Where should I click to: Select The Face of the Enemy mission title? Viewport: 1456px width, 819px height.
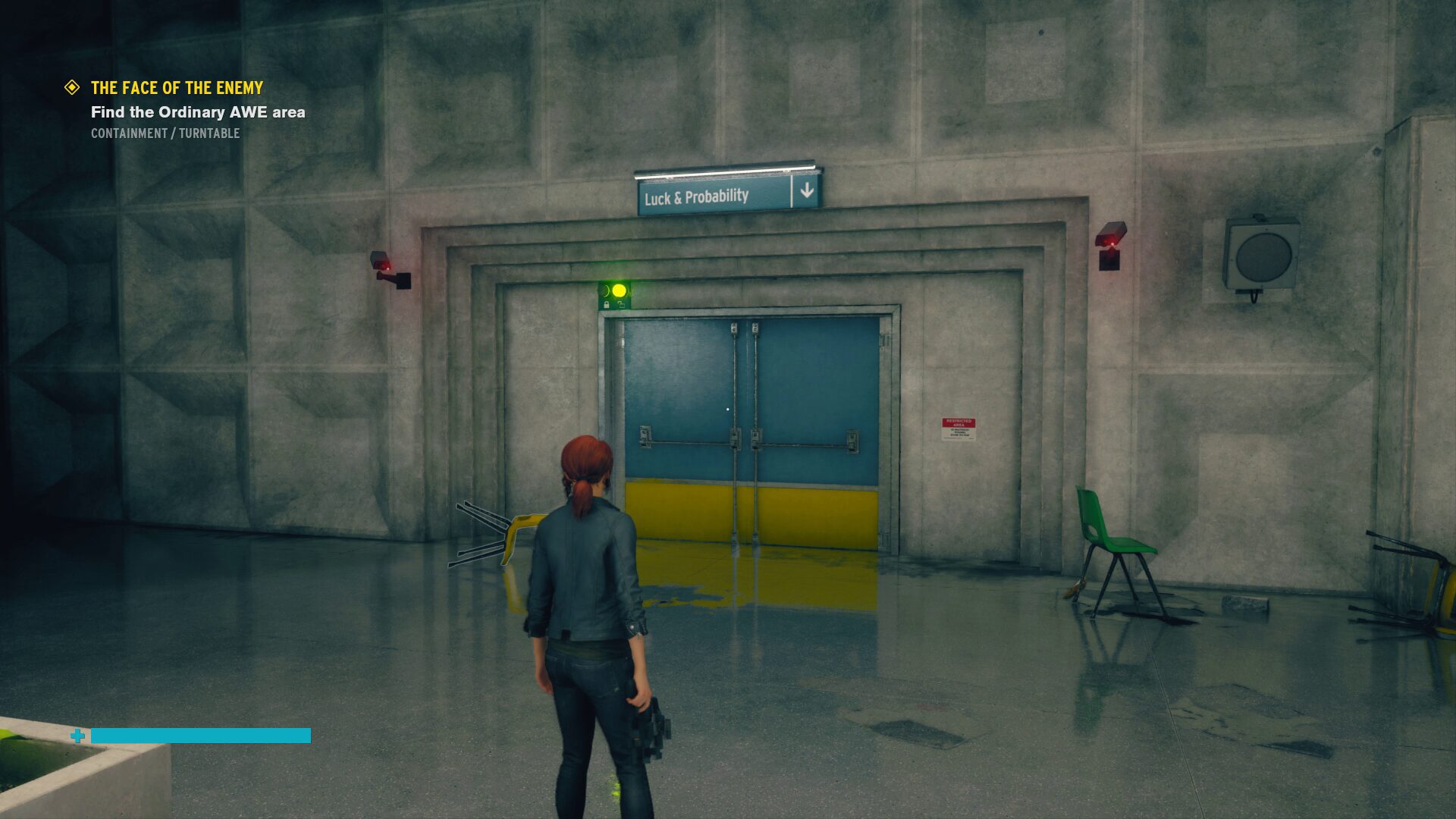point(177,88)
